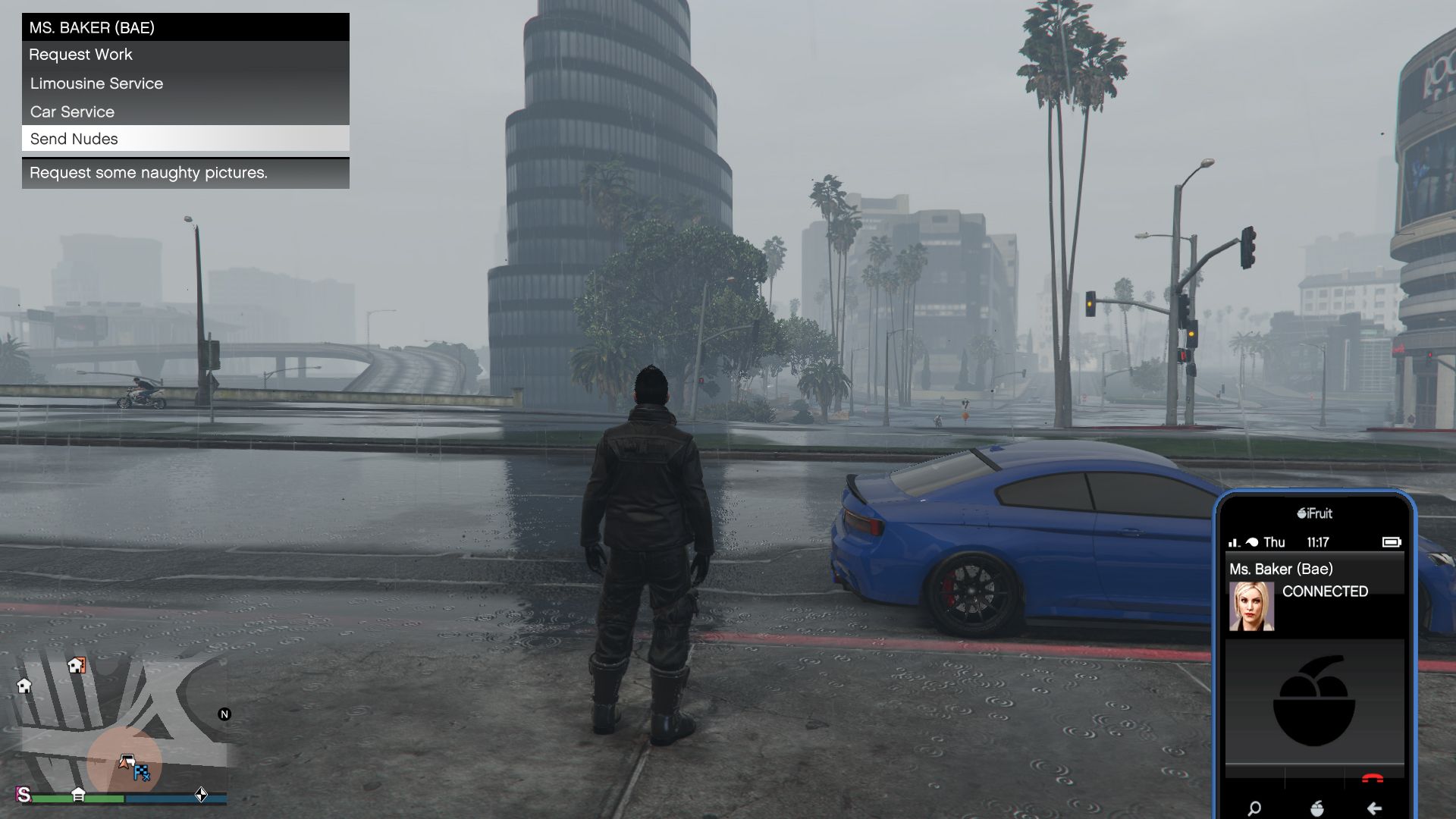Open the magnifying glass search icon on iFruit phone
This screenshot has width=1456, height=819.
tap(1255, 809)
